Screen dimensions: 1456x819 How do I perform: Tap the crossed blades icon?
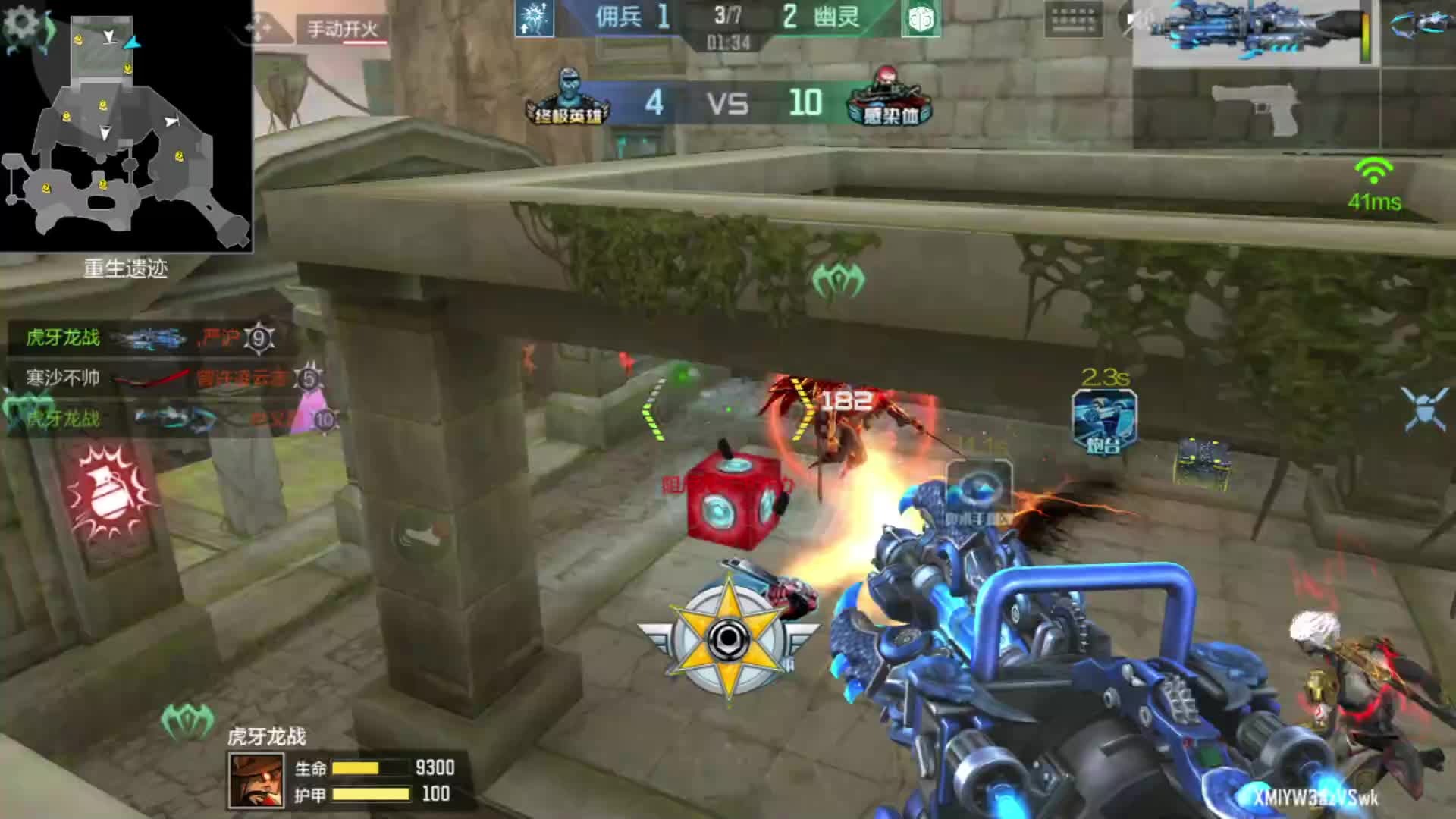pos(1425,409)
